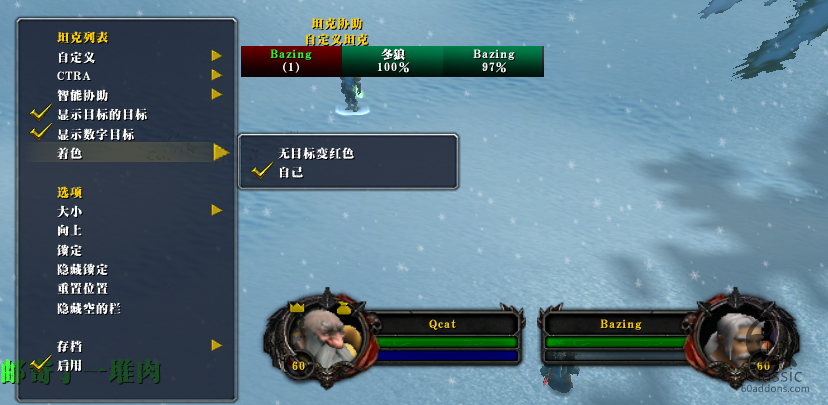Toggle 隐藏空的栏 option
Screen dimensions: 828x405
[88, 308]
